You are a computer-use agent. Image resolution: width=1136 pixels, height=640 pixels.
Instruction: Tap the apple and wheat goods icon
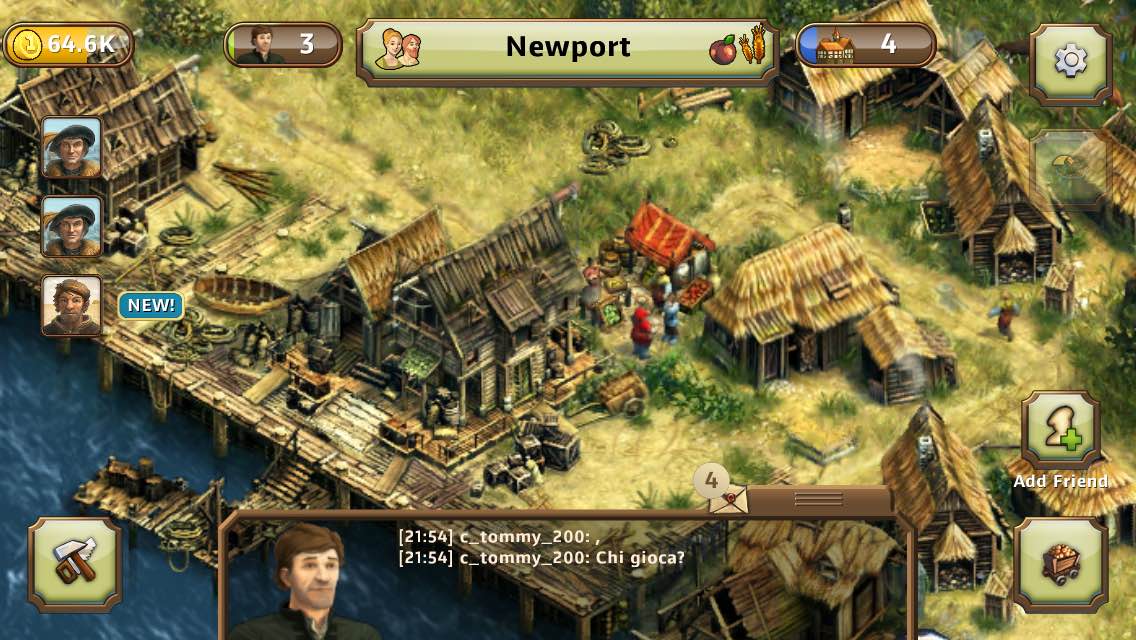tap(738, 48)
